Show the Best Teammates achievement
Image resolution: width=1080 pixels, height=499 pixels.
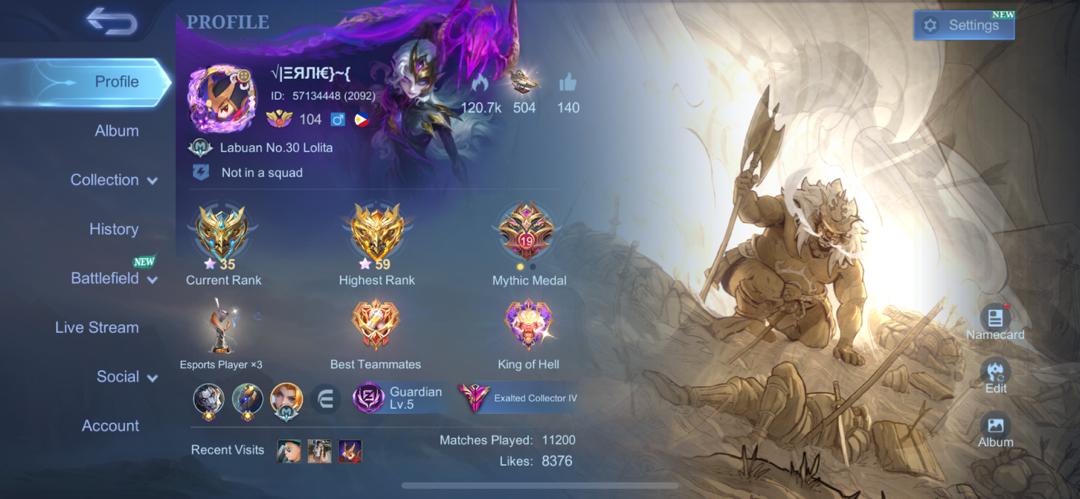coord(375,325)
